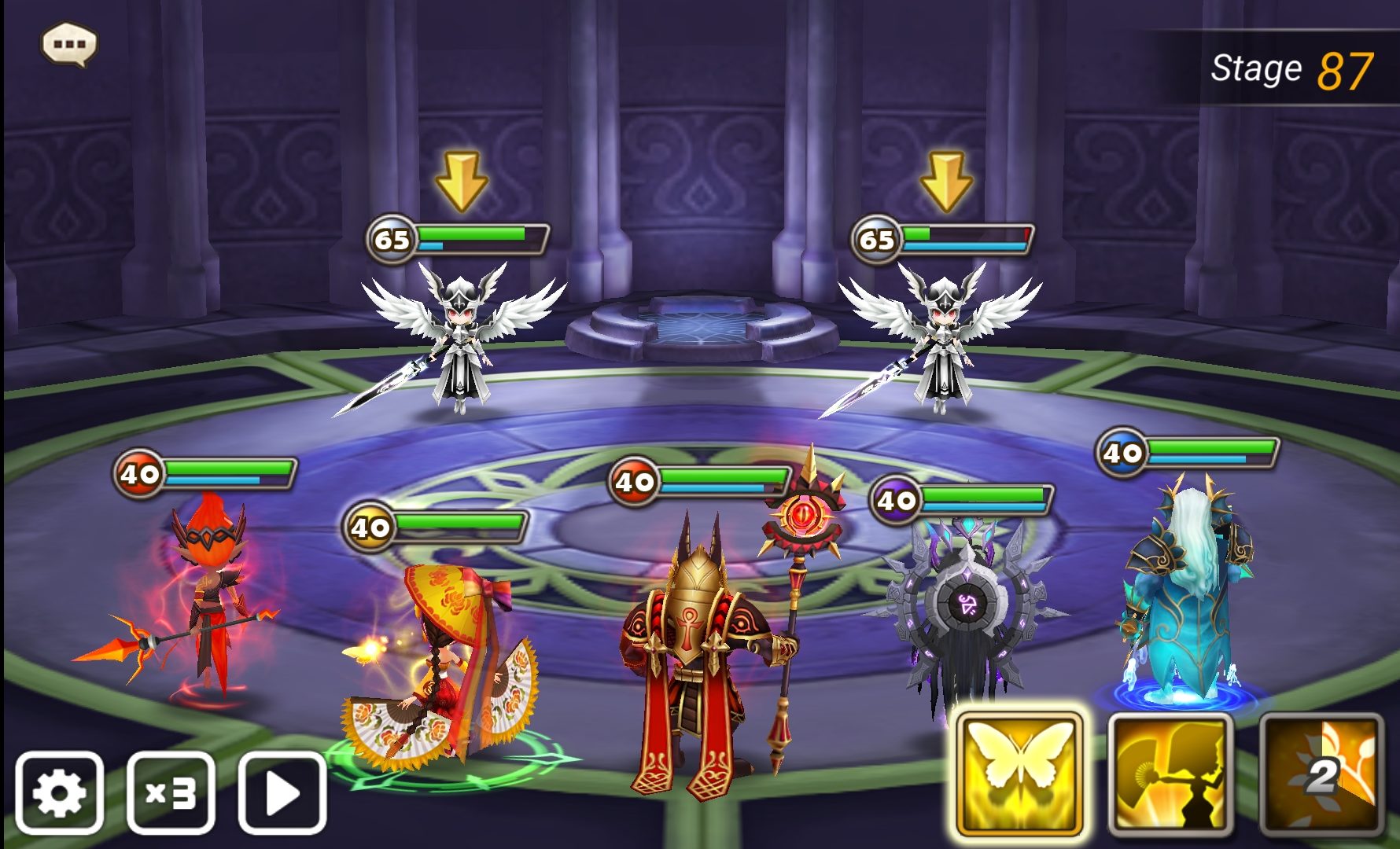The width and height of the screenshot is (1400, 849).
Task: Toggle the x3 battle speed
Action: coord(171,792)
